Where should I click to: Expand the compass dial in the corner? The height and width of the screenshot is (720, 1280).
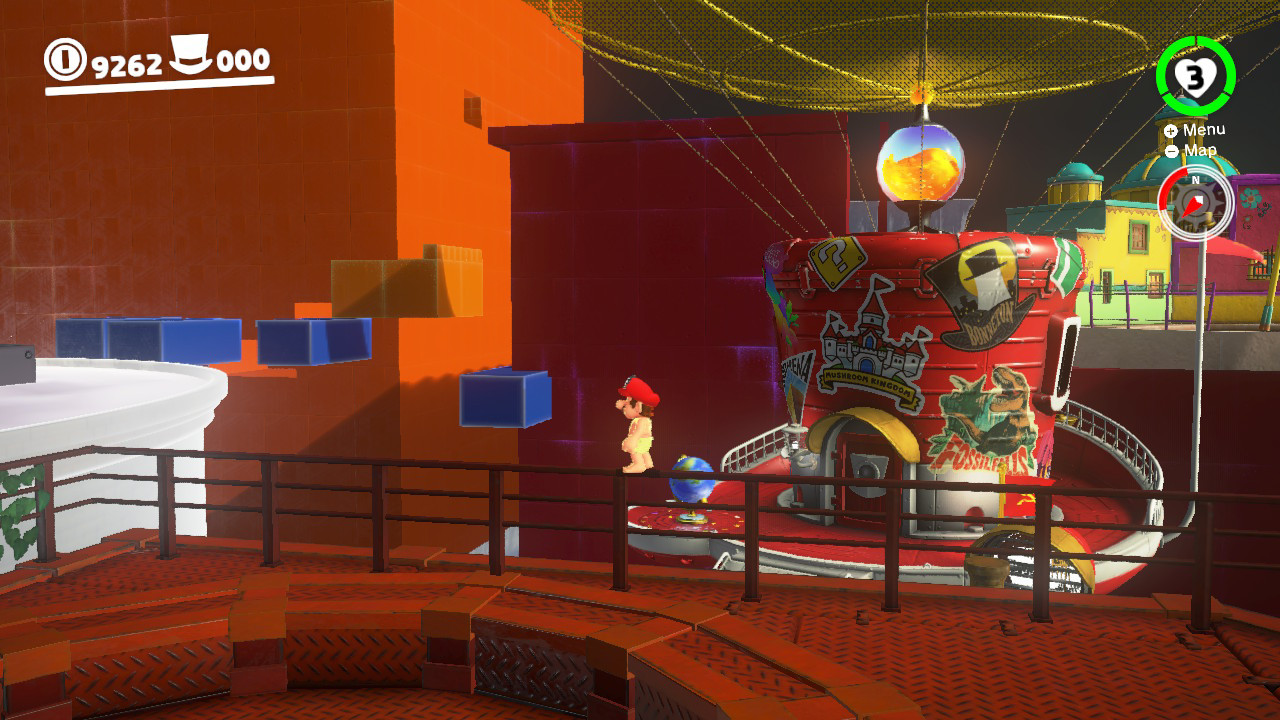(x=1195, y=203)
